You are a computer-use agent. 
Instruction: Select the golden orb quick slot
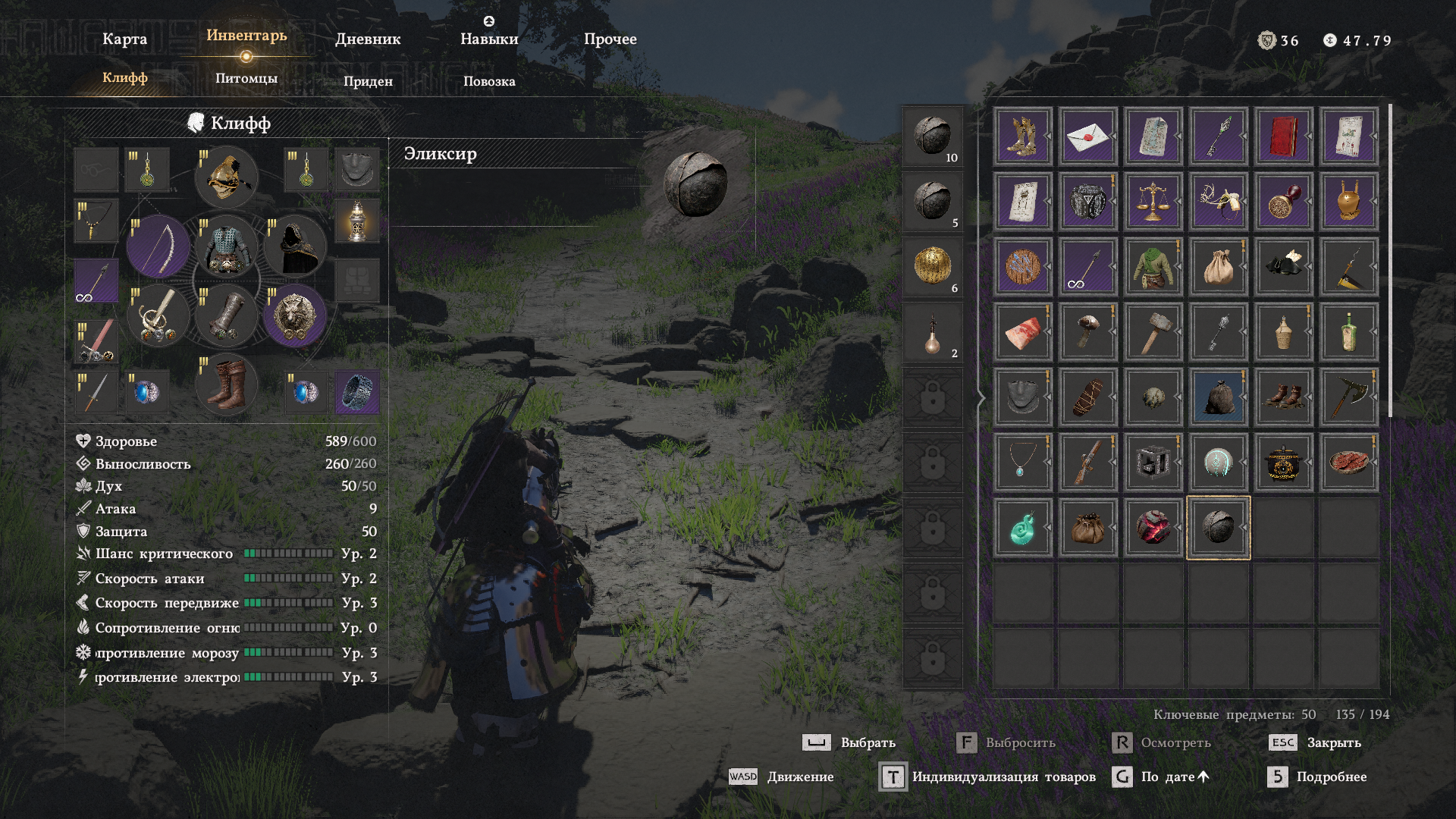pos(932,267)
